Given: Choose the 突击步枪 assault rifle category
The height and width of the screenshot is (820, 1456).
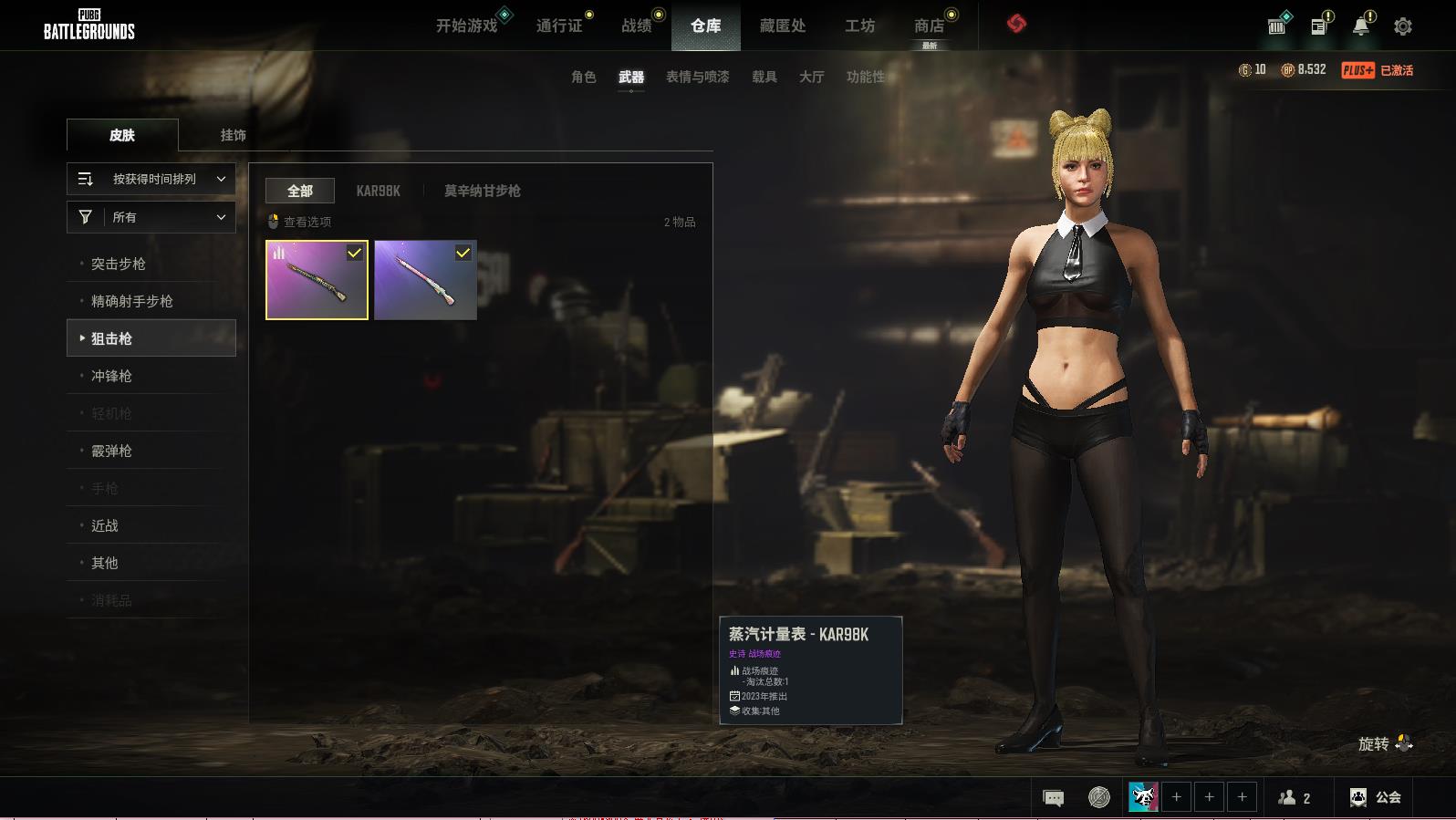Looking at the screenshot, I should point(119,264).
